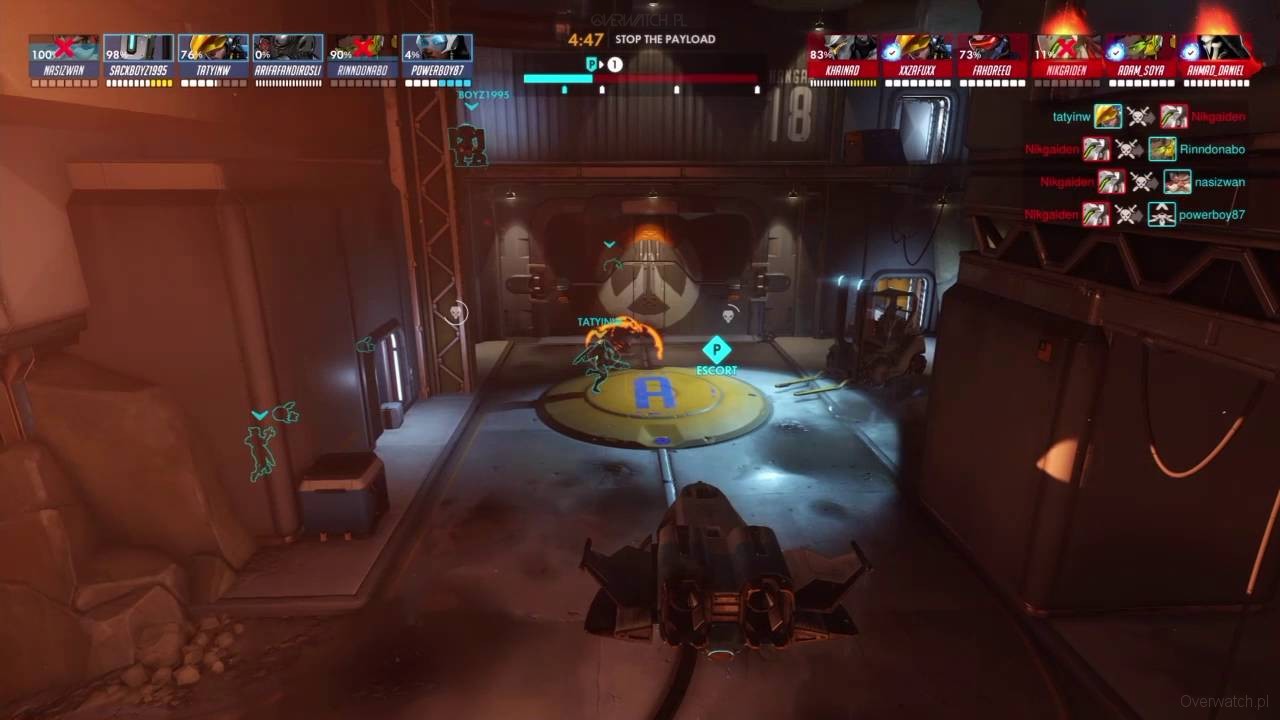1280x720 pixels.
Task: Choose the FAHDREEQ player card
Action: [993, 56]
